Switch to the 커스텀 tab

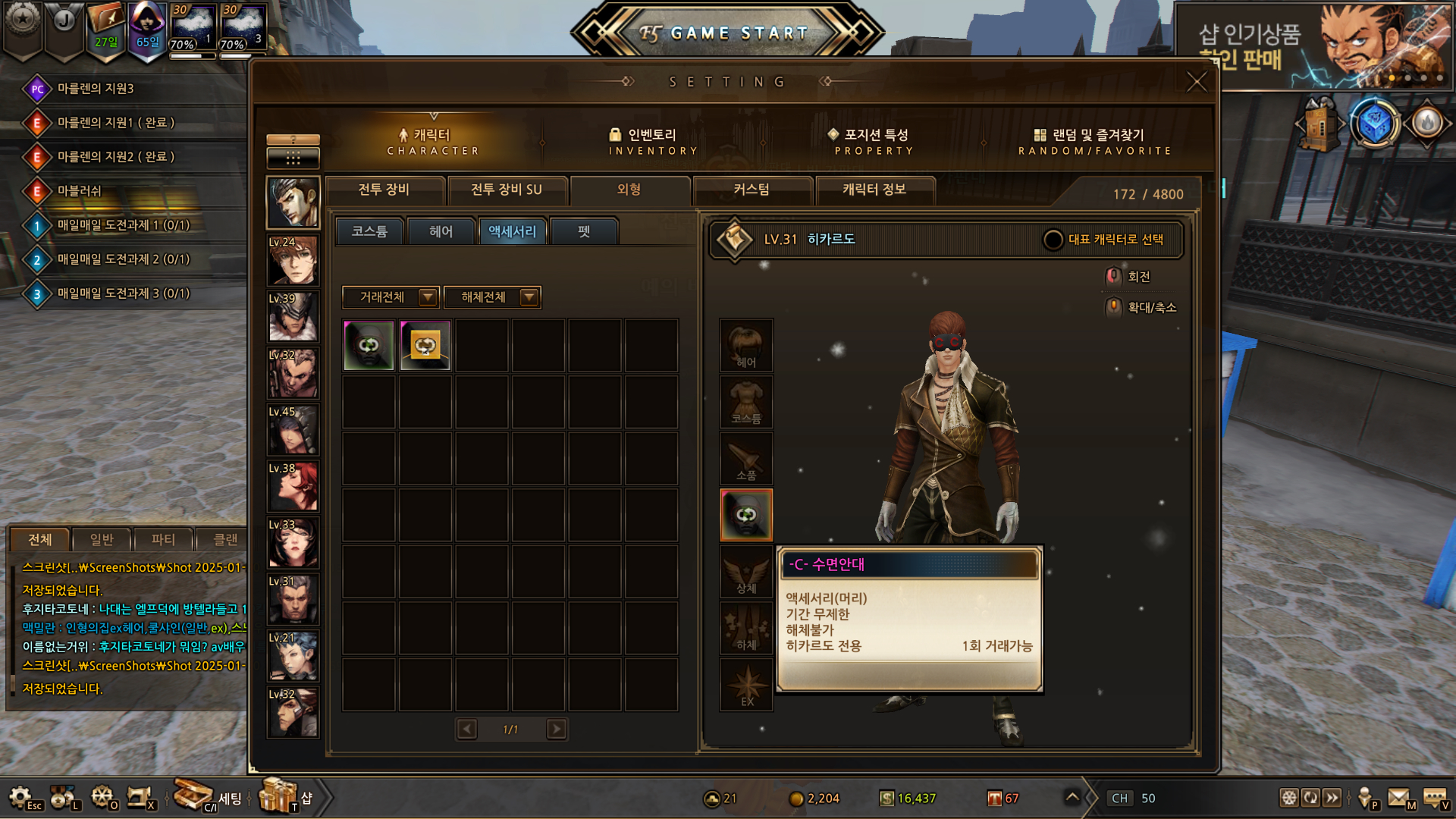coord(752,190)
